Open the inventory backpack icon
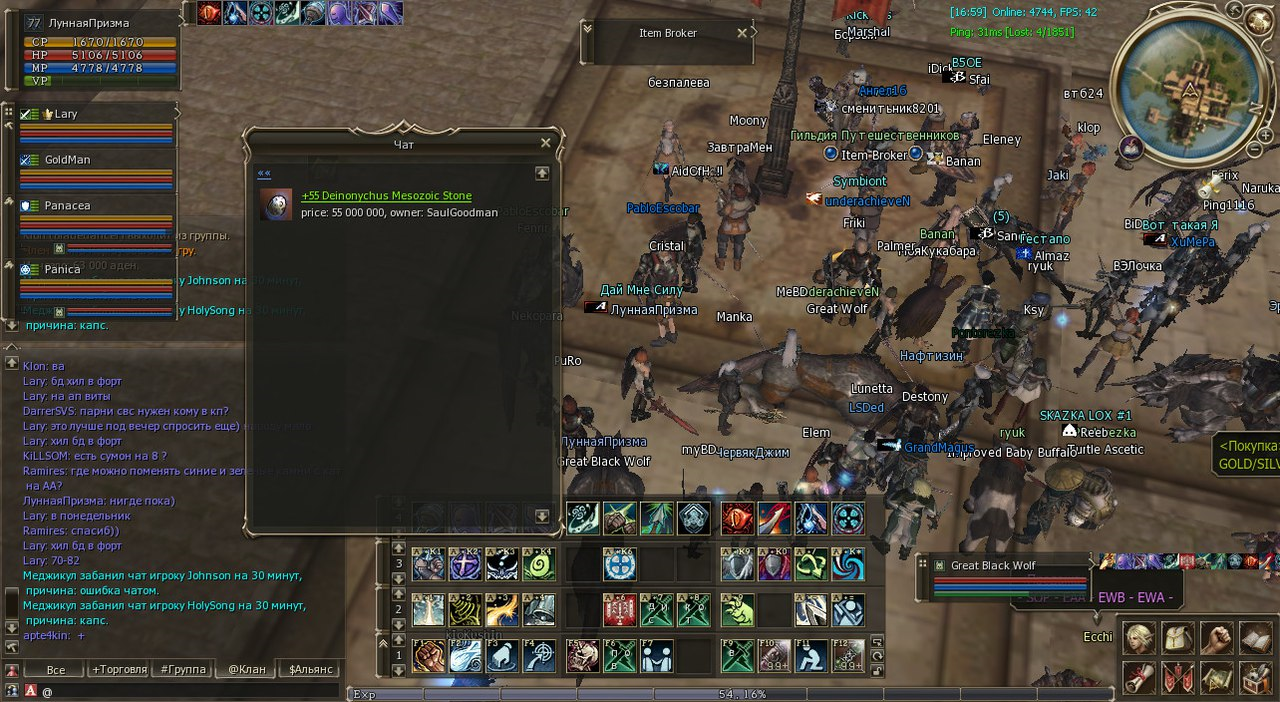Screen dimensions: 1280x702 tap(1176, 638)
